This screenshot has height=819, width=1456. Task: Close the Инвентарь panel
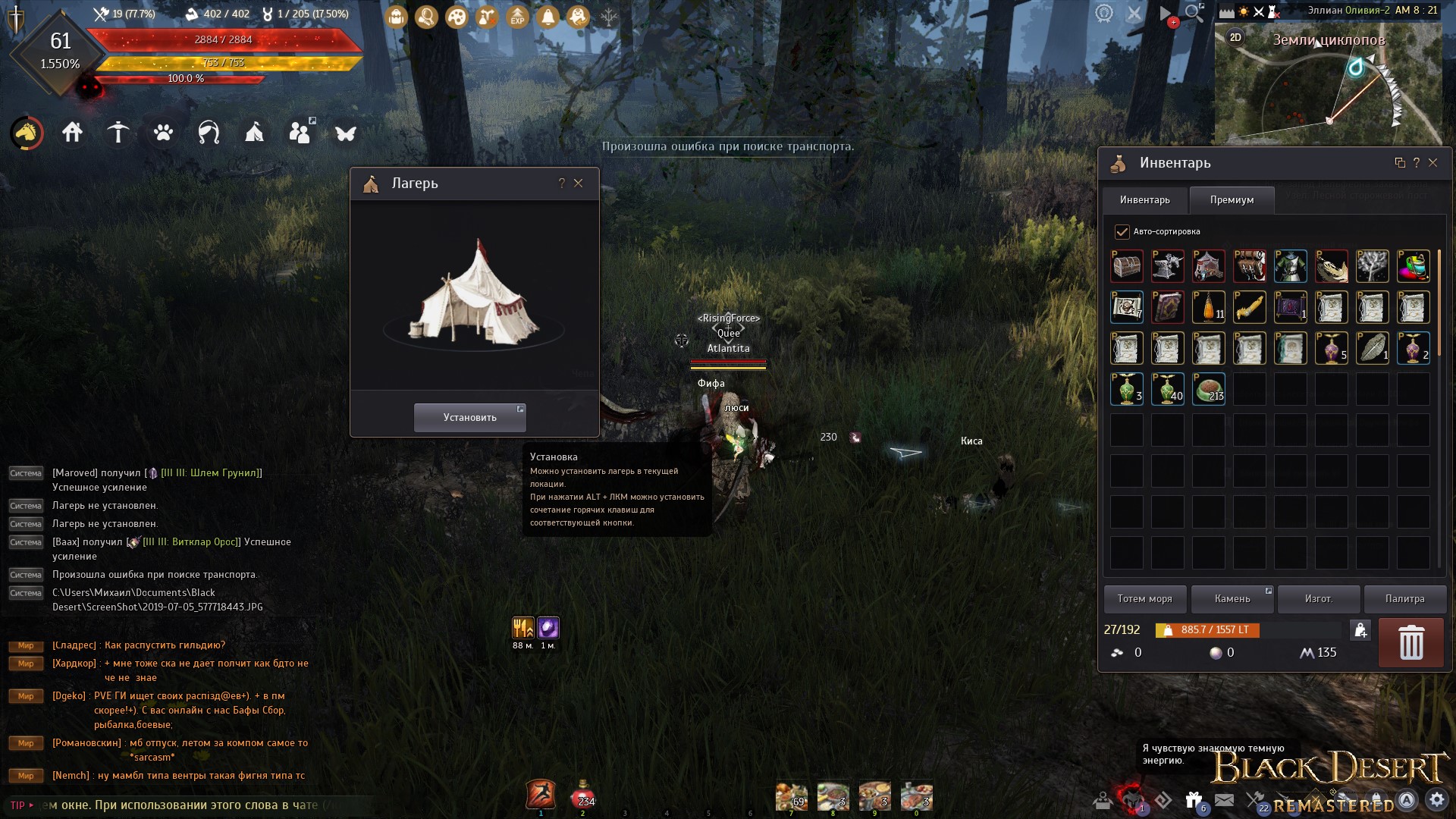[x=1432, y=162]
